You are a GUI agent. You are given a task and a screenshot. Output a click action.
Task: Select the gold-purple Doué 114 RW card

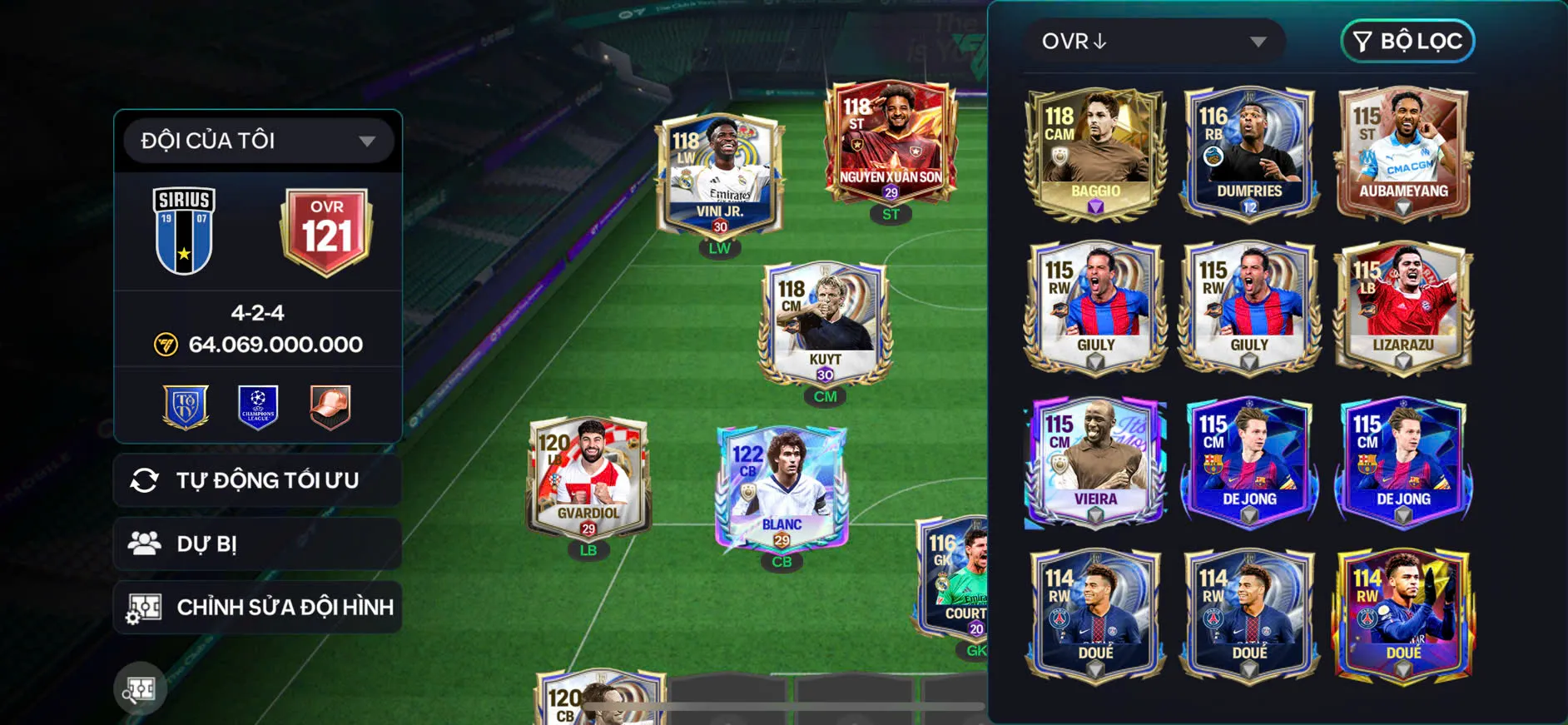click(1403, 614)
